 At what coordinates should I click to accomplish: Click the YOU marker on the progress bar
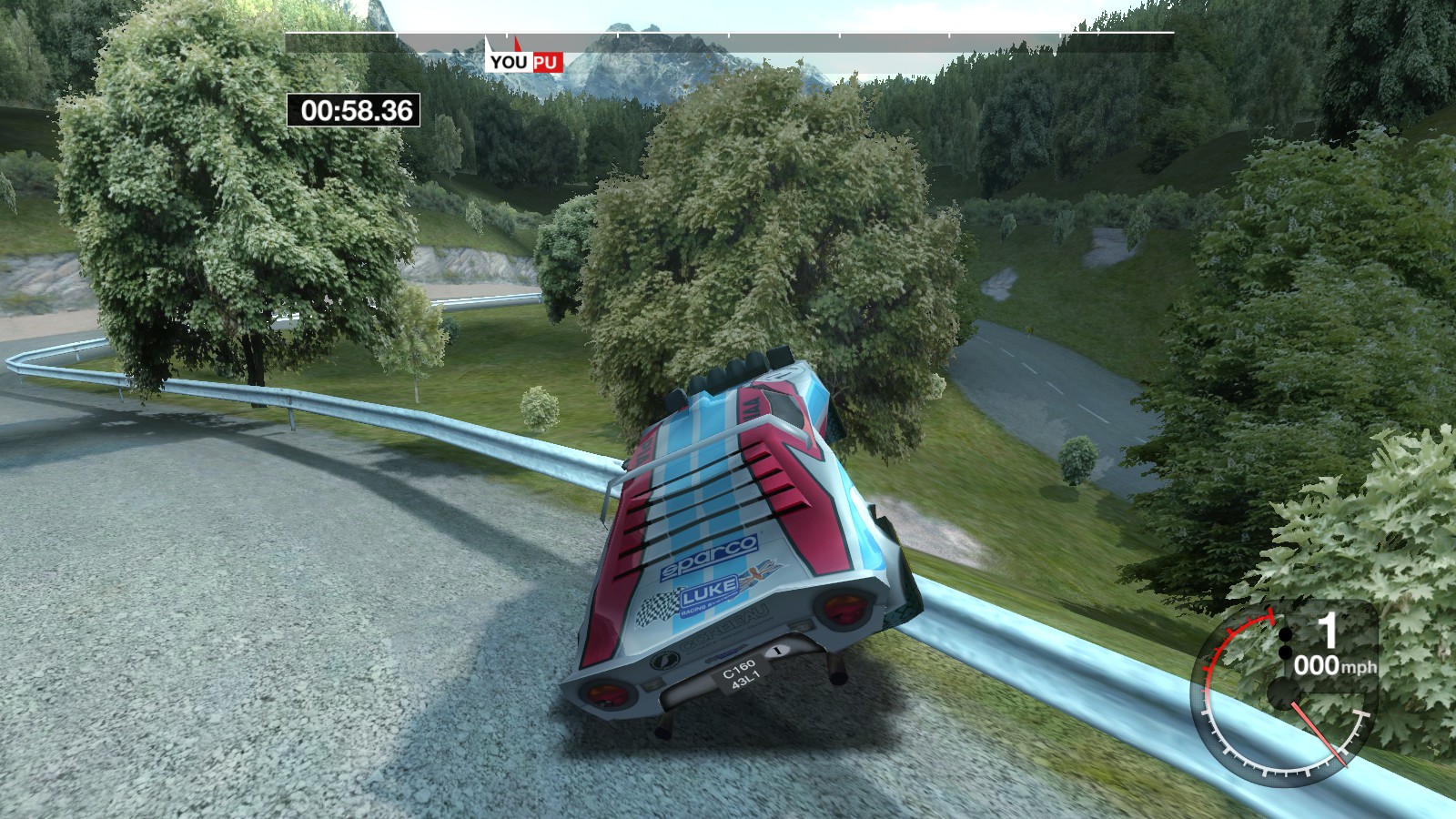coord(508,61)
